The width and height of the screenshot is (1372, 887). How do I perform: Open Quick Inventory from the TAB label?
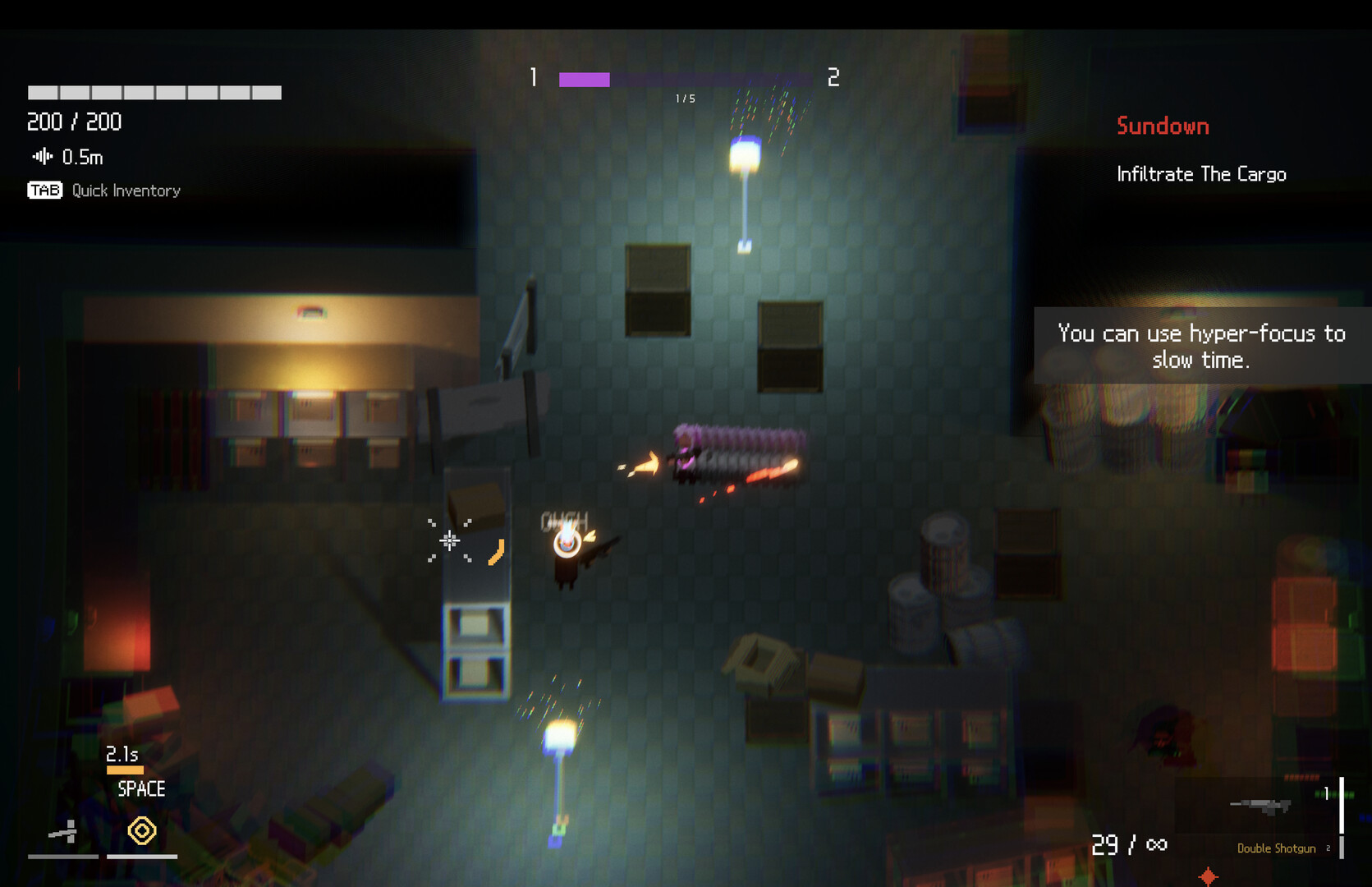click(x=125, y=190)
